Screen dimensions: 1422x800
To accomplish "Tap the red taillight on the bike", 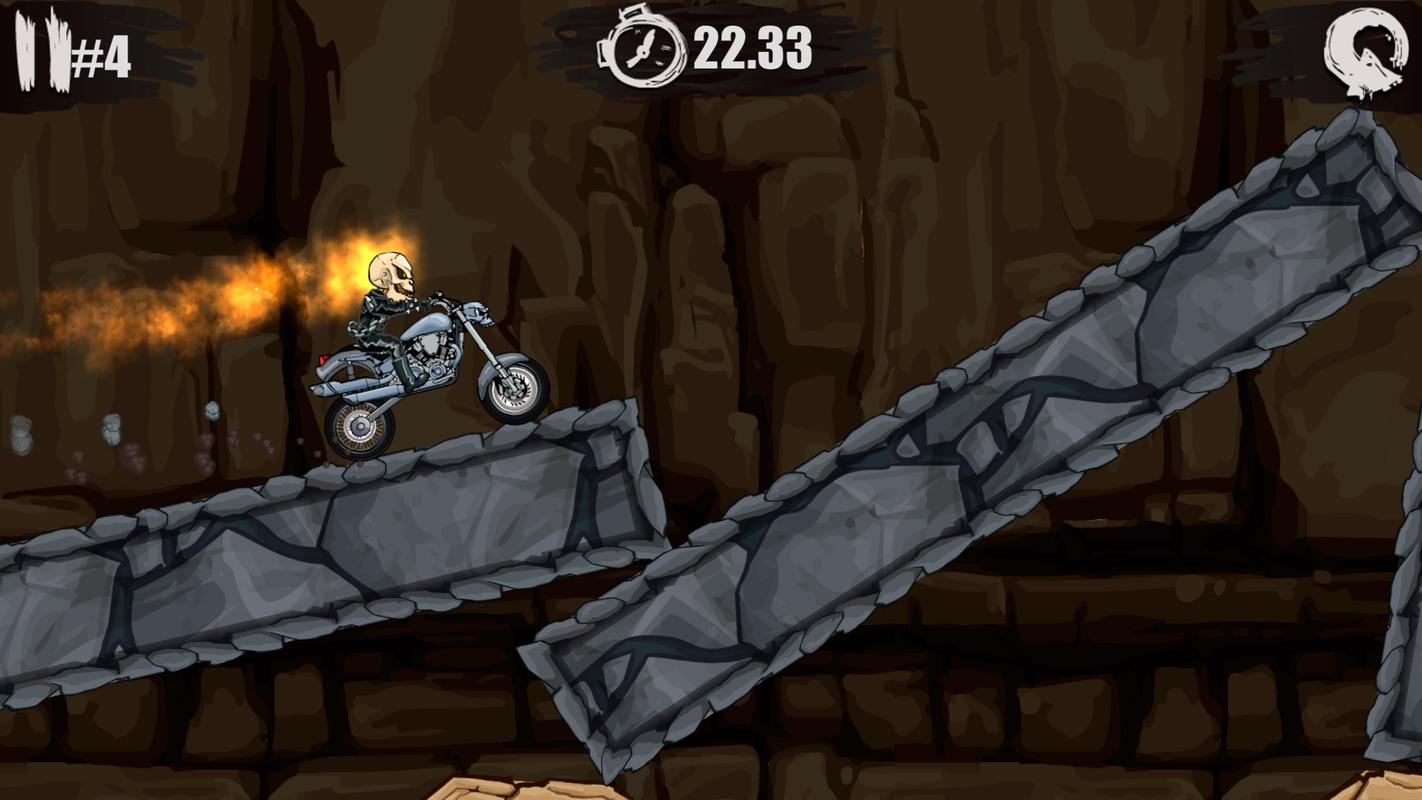I will 323,360.
